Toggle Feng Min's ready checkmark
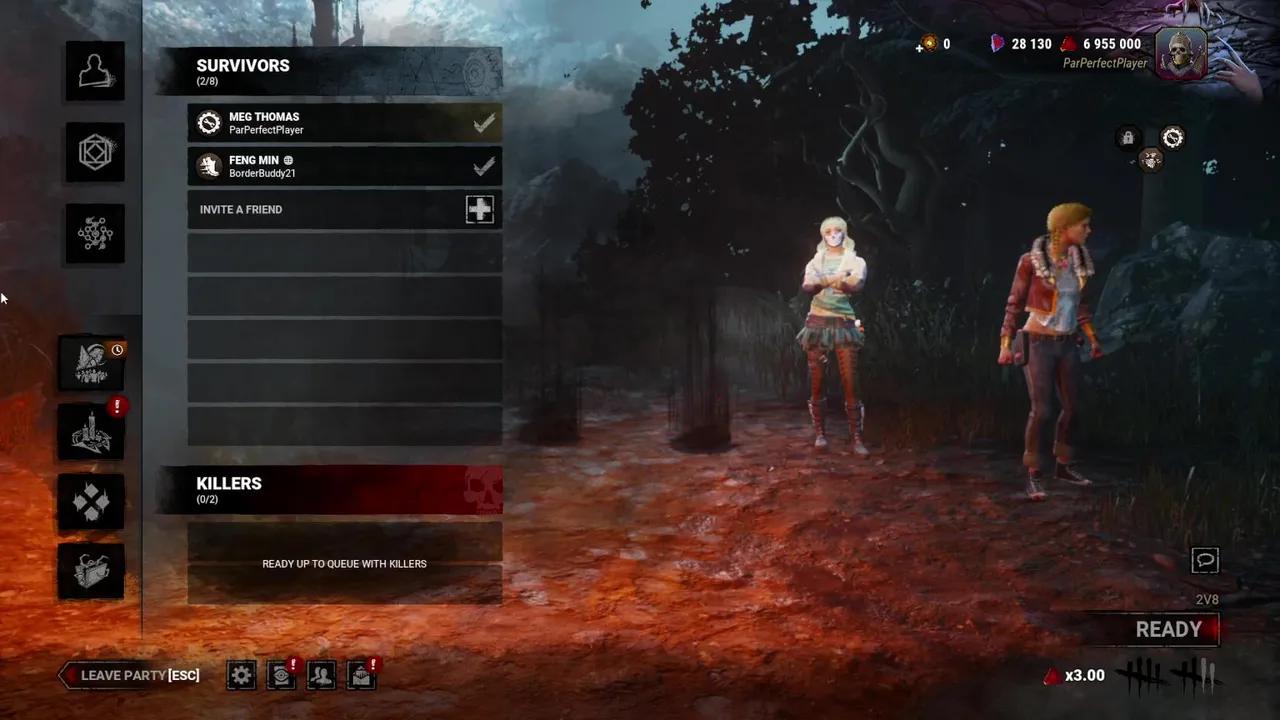Viewport: 1280px width, 720px height. tap(484, 166)
